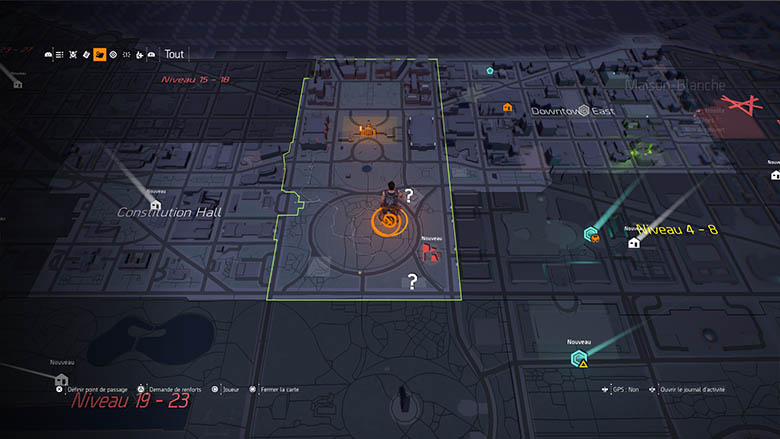This screenshot has width=780, height=439.
Task: Select the Constitution Hall safe house icon
Action: point(155,204)
